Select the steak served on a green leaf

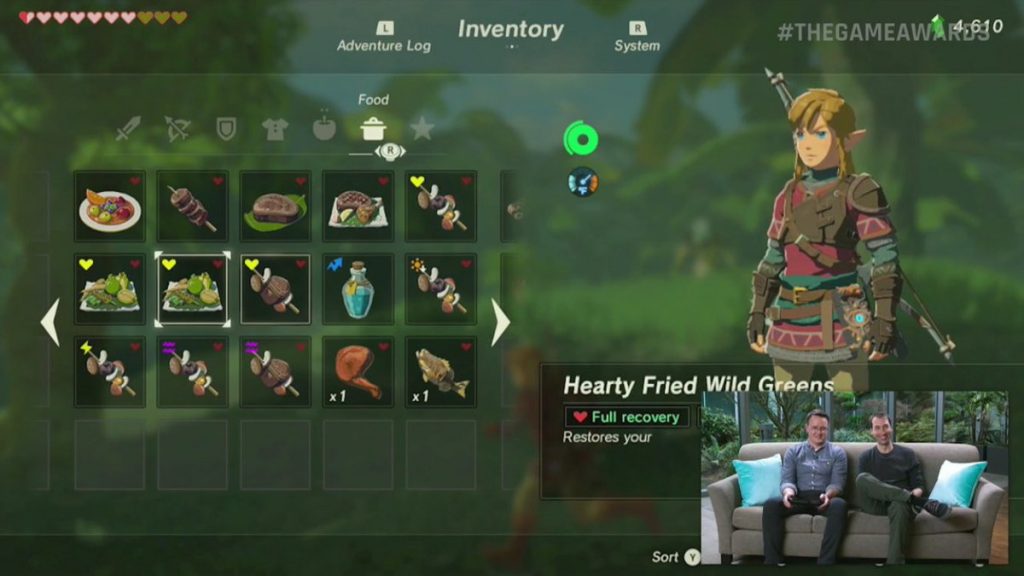click(275, 206)
